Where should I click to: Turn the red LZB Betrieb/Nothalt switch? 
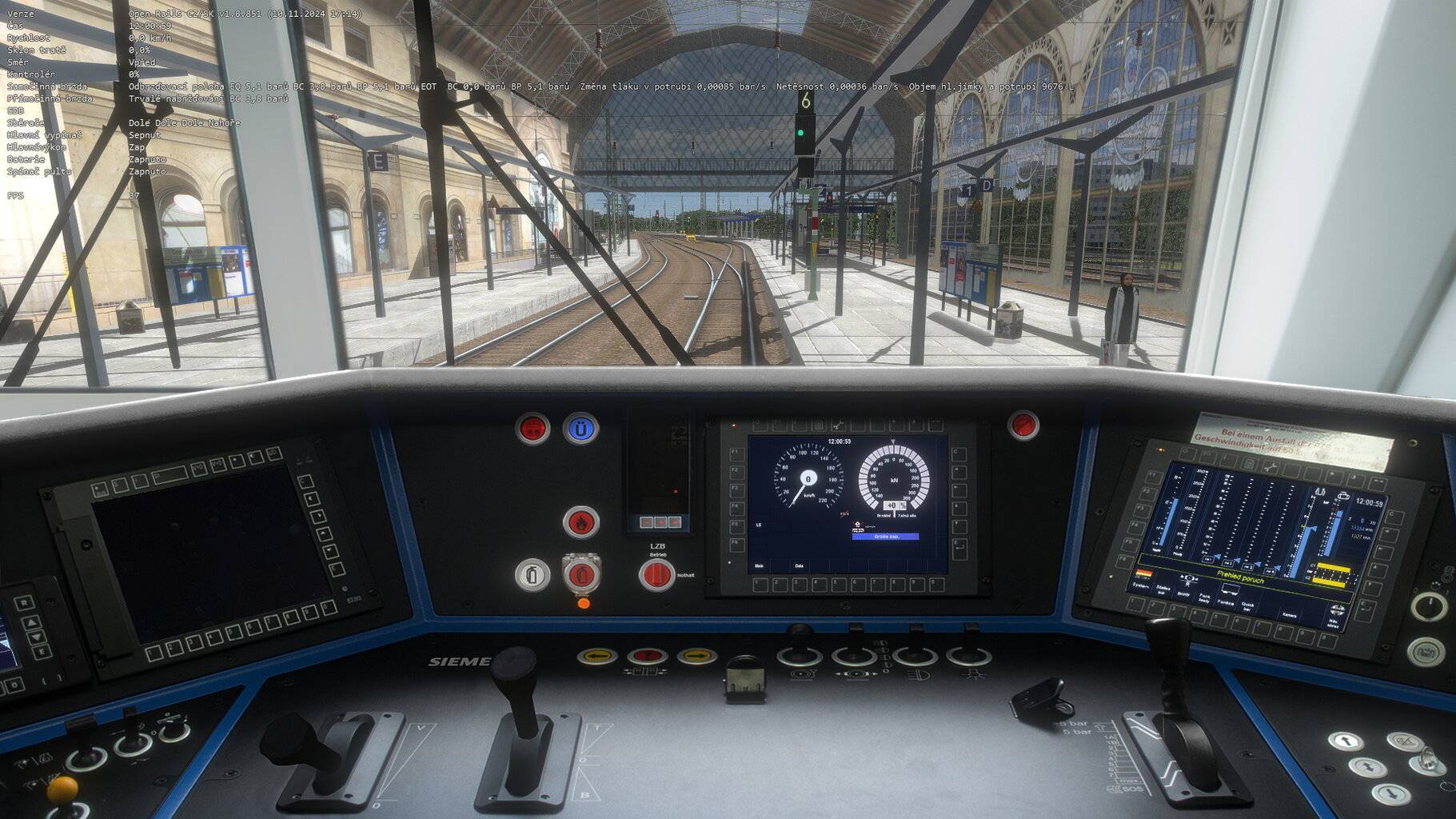click(656, 574)
